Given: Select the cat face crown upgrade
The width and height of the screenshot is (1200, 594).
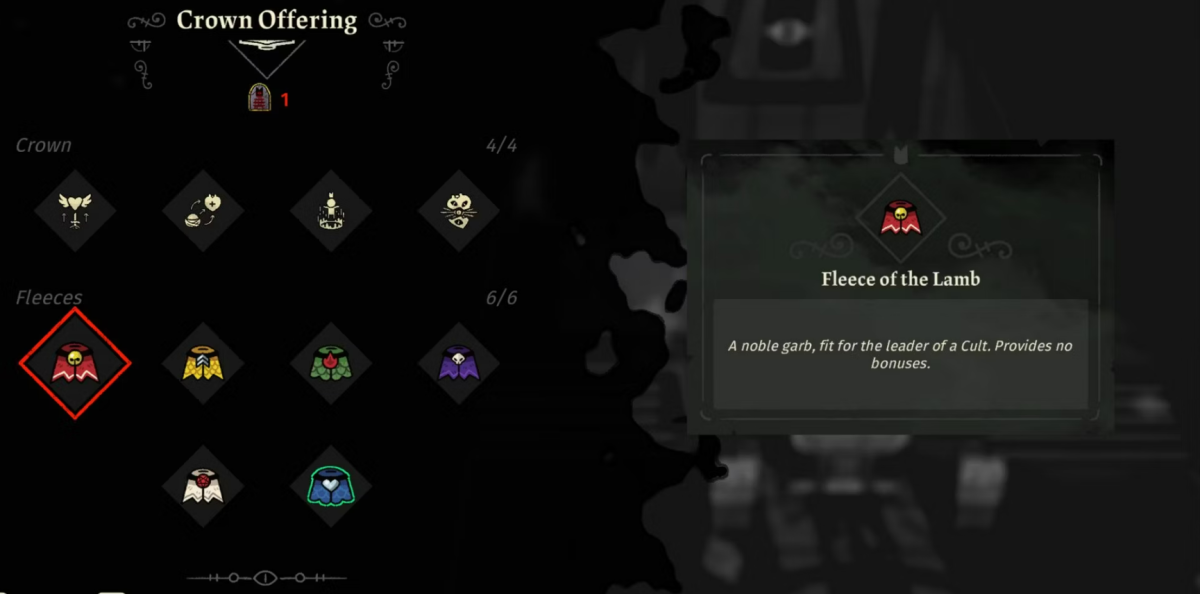Looking at the screenshot, I should coord(459,212).
